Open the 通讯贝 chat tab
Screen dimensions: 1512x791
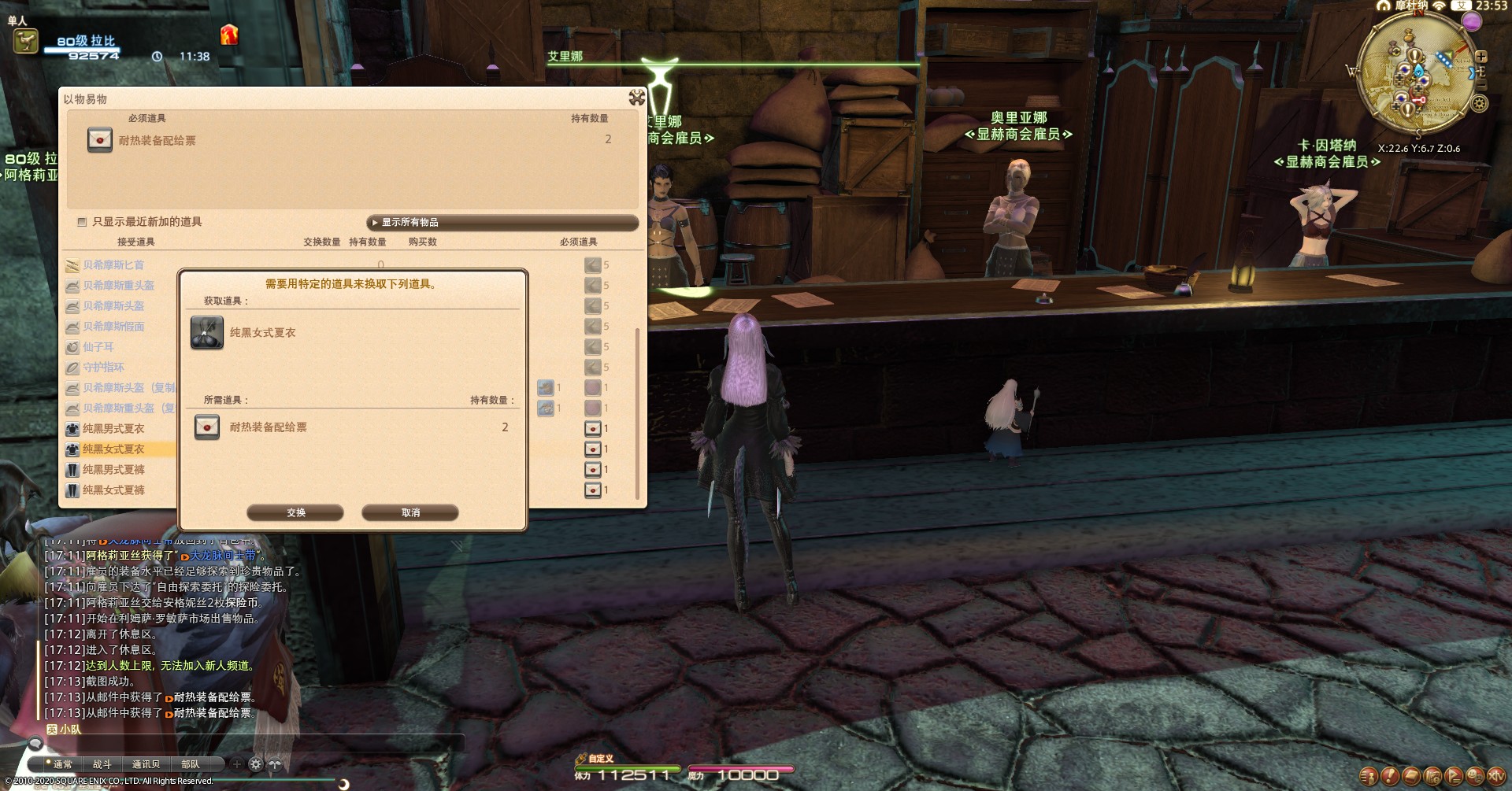(146, 764)
